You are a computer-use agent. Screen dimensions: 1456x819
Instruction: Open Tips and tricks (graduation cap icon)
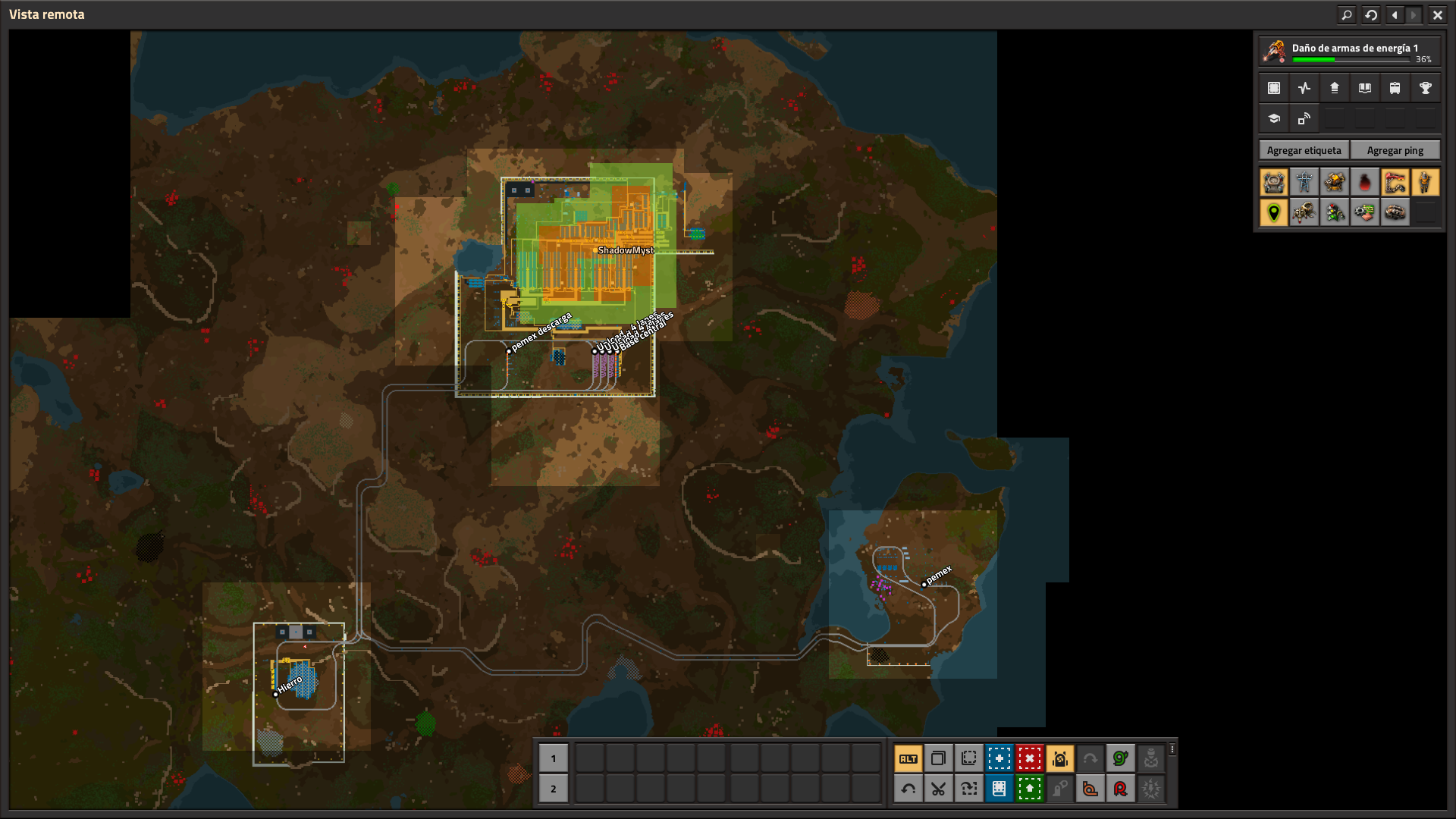(1273, 118)
